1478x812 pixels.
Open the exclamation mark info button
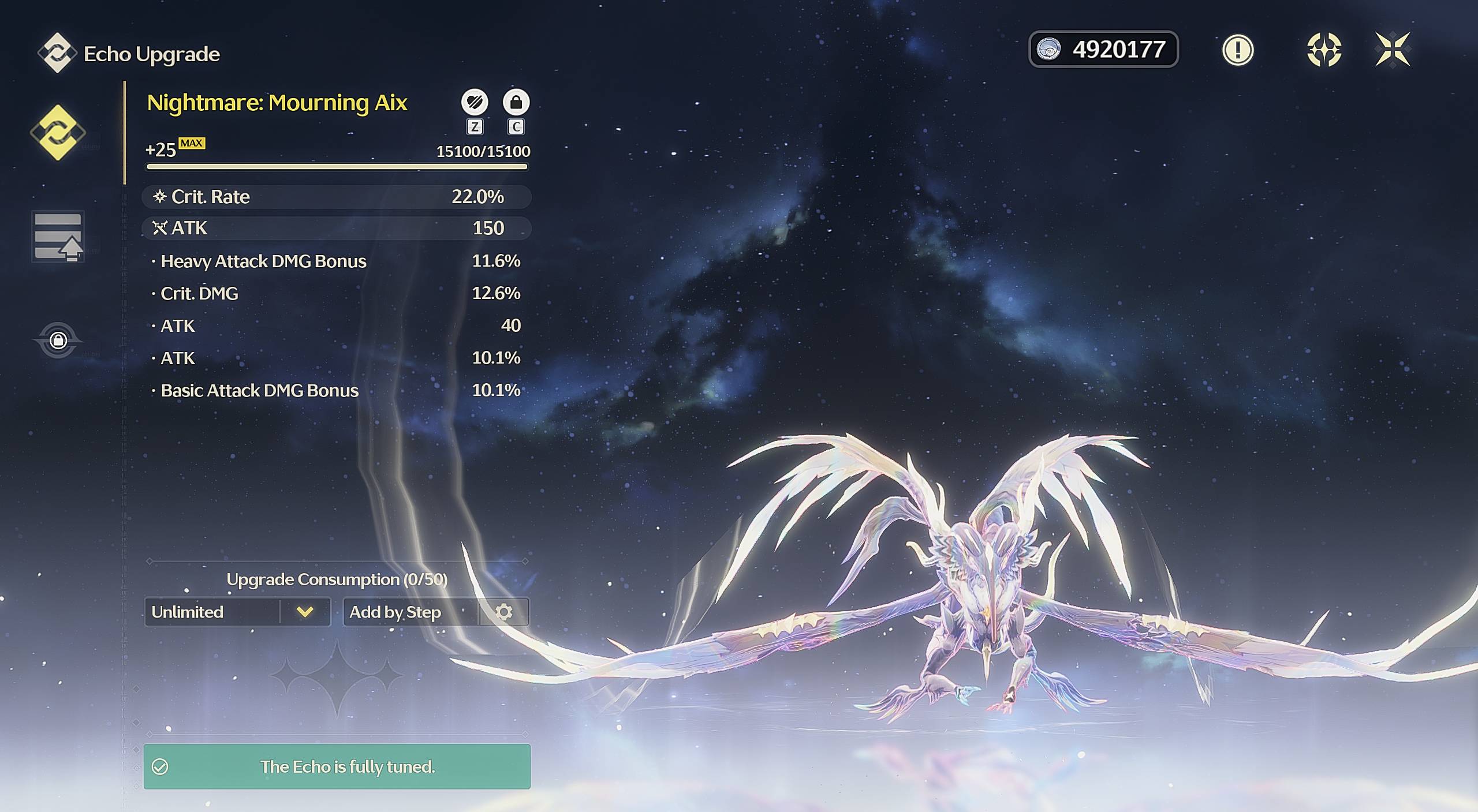coord(1237,50)
